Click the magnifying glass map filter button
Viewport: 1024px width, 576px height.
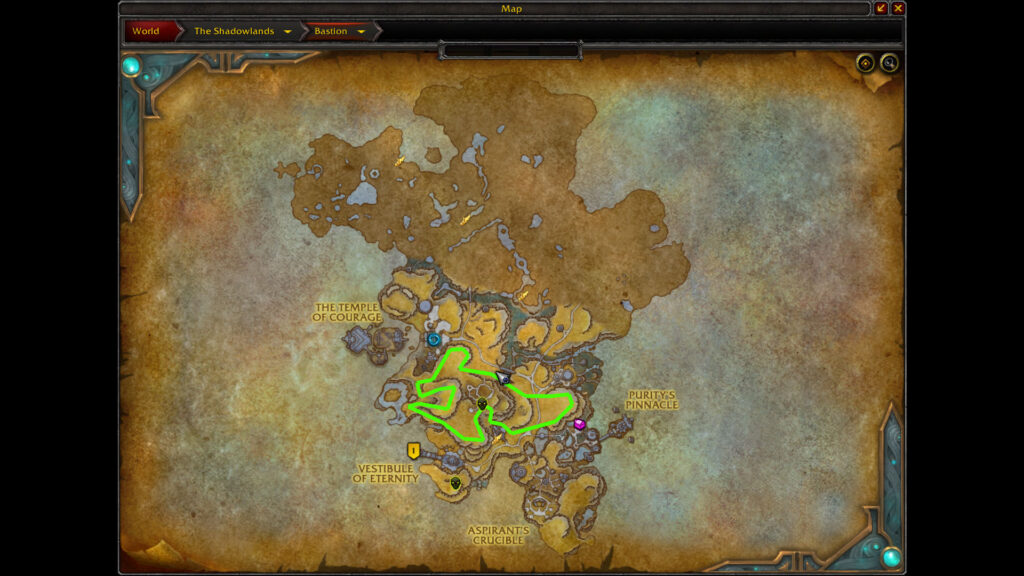click(x=888, y=64)
